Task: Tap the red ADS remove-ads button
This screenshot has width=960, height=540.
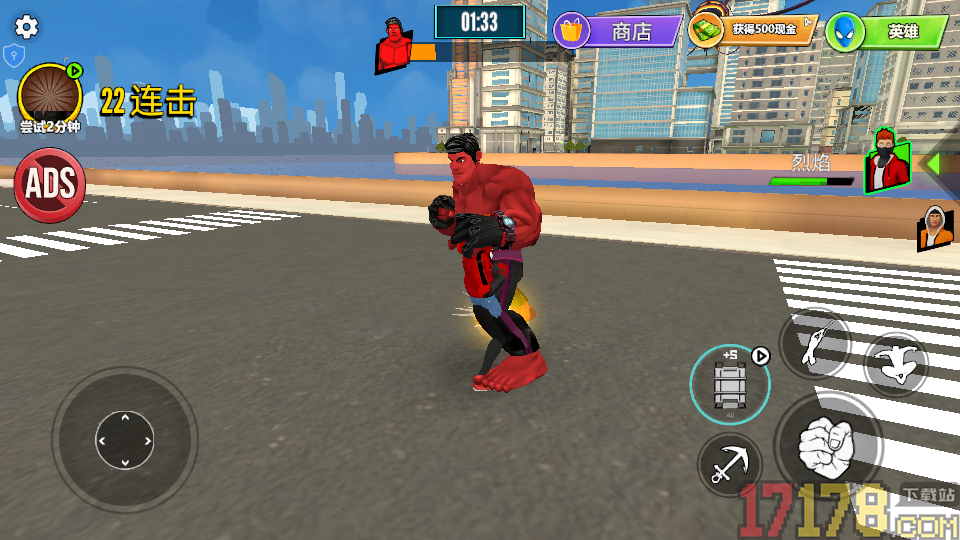Action: (49, 185)
